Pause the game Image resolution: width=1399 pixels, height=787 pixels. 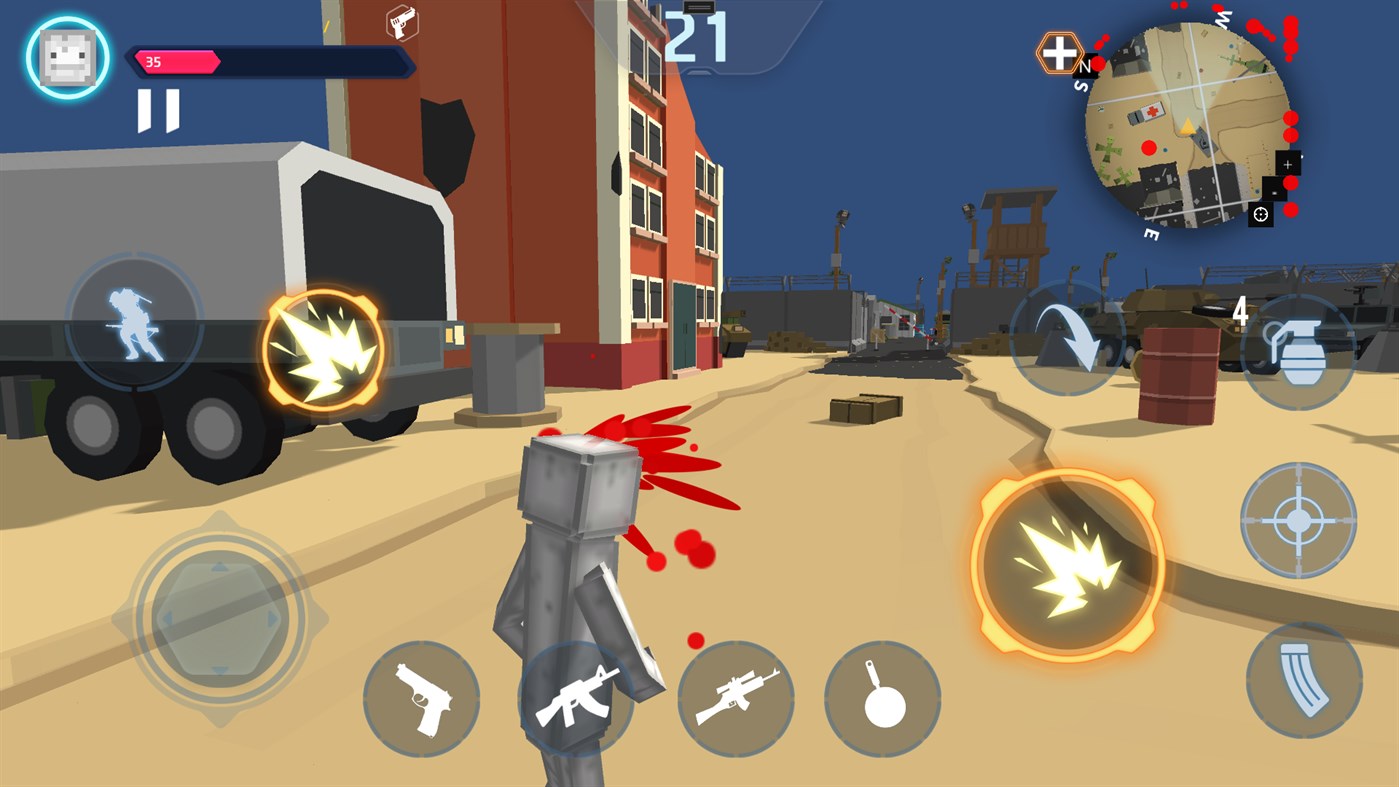(157, 111)
